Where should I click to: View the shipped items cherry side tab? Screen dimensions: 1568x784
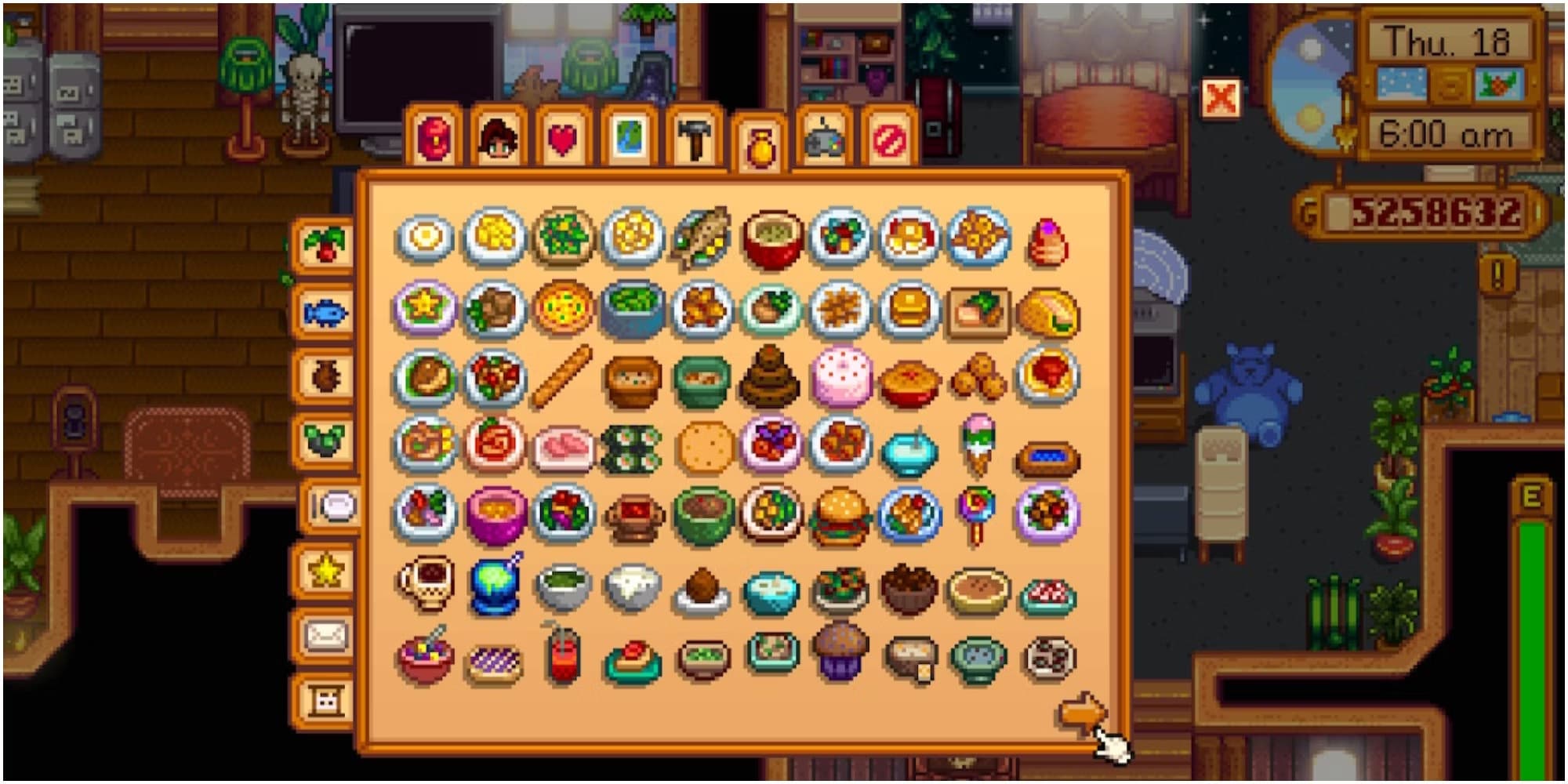coord(326,247)
